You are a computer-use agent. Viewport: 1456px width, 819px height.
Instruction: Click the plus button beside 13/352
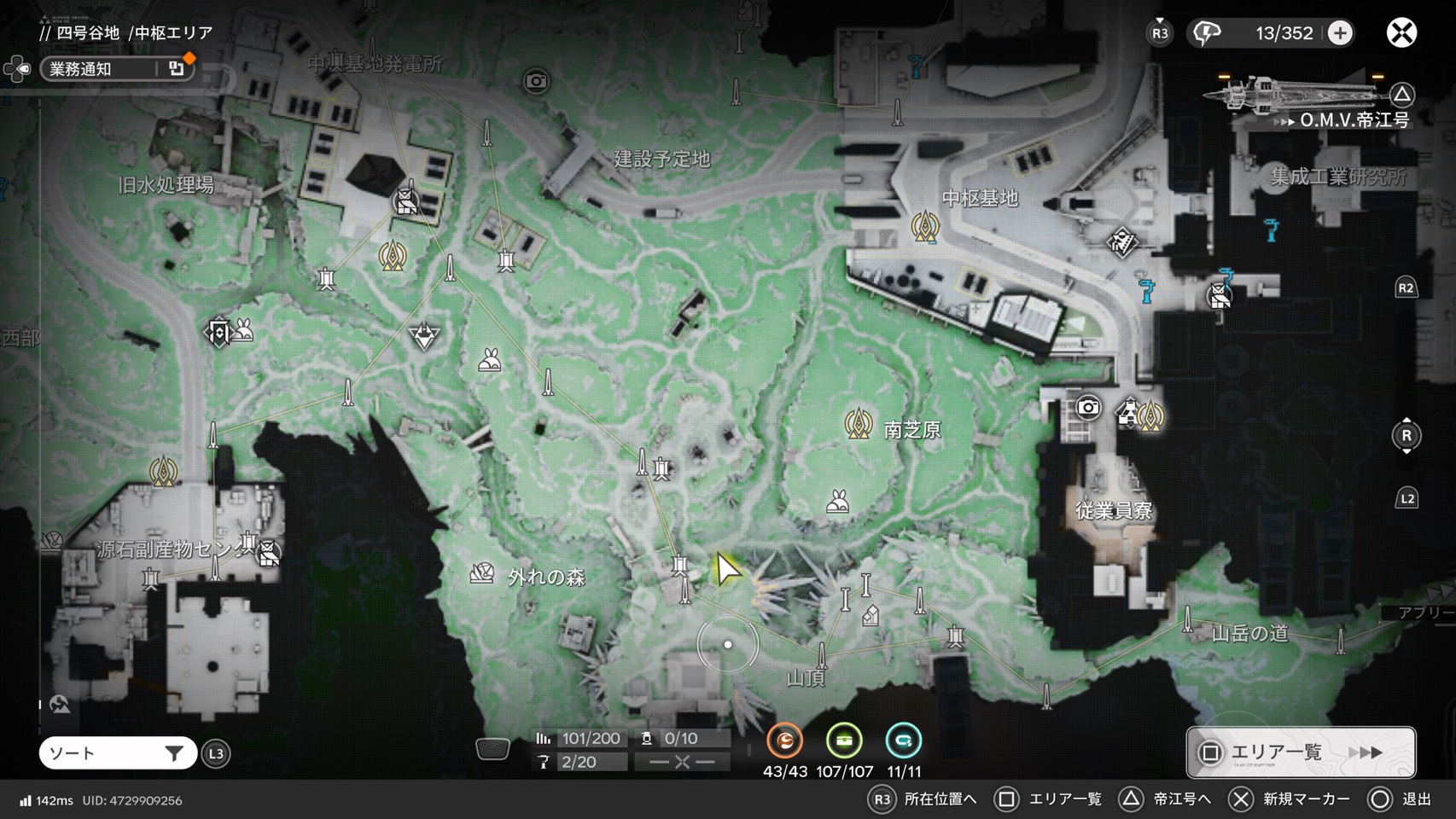[1340, 33]
